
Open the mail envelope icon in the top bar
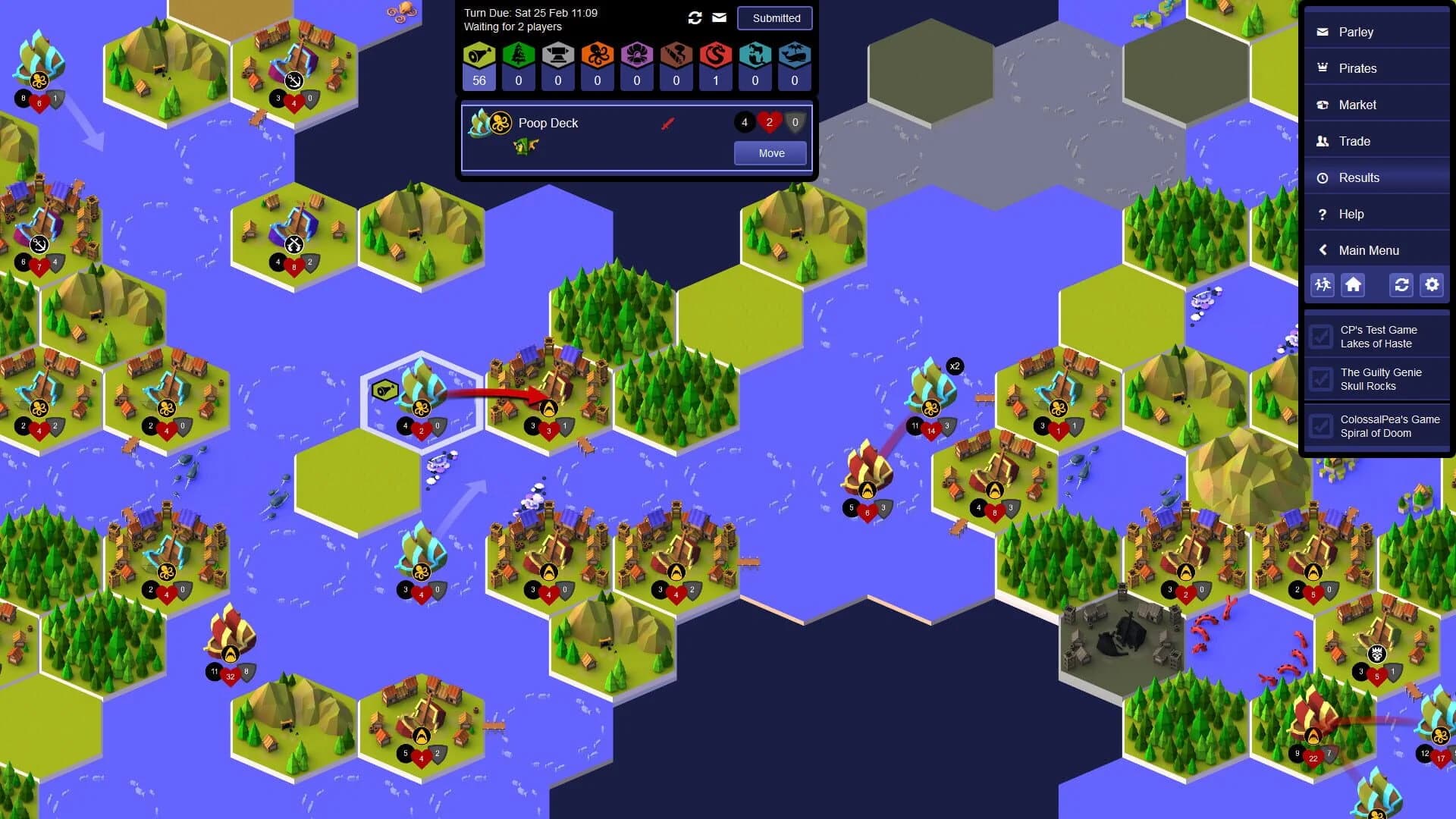718,17
